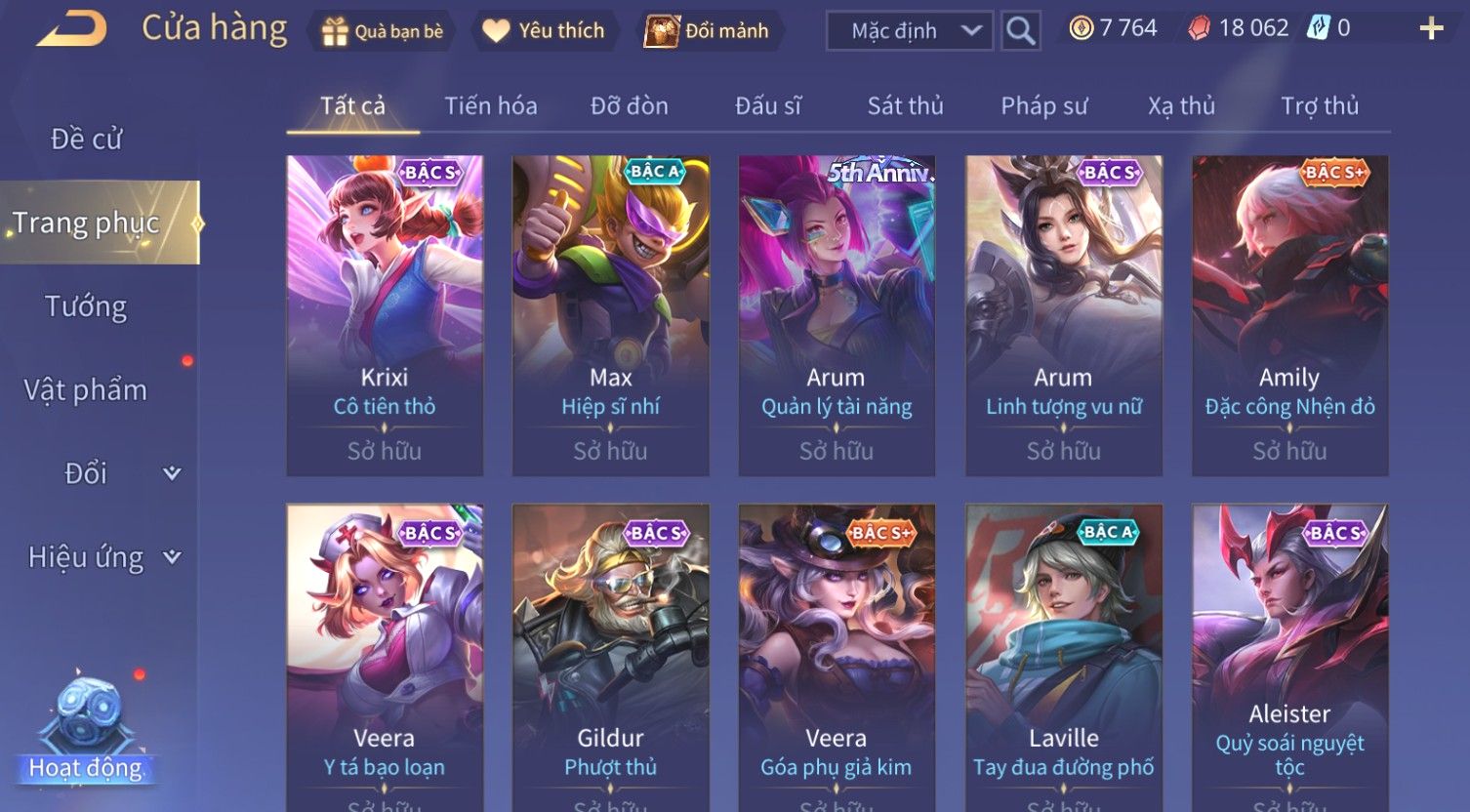This screenshot has width=1470, height=812.
Task: Switch to the Tiến hóa tab
Action: pos(490,105)
